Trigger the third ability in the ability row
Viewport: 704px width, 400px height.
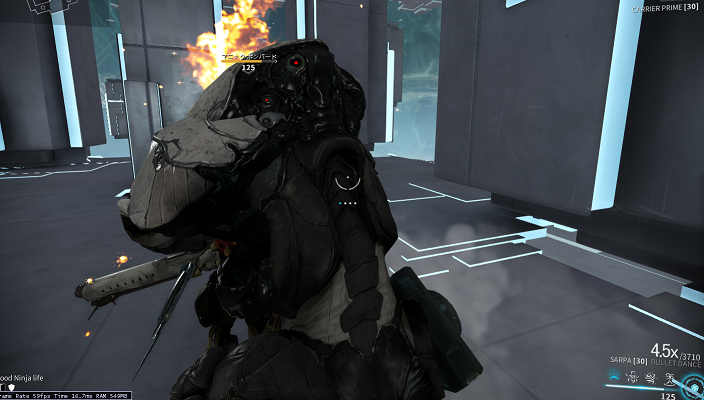point(649,378)
